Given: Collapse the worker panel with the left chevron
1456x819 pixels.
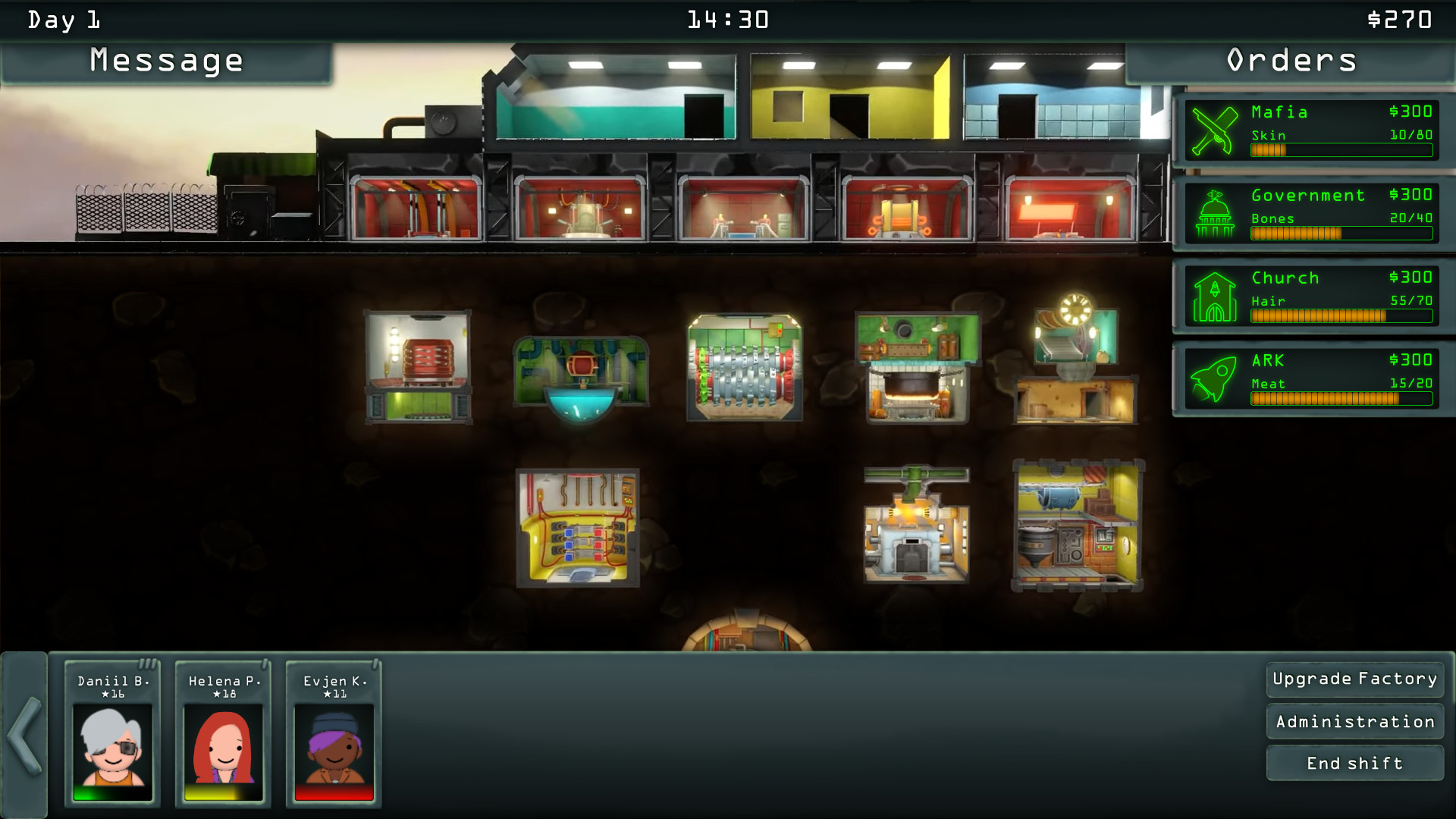Looking at the screenshot, I should click(x=26, y=732).
